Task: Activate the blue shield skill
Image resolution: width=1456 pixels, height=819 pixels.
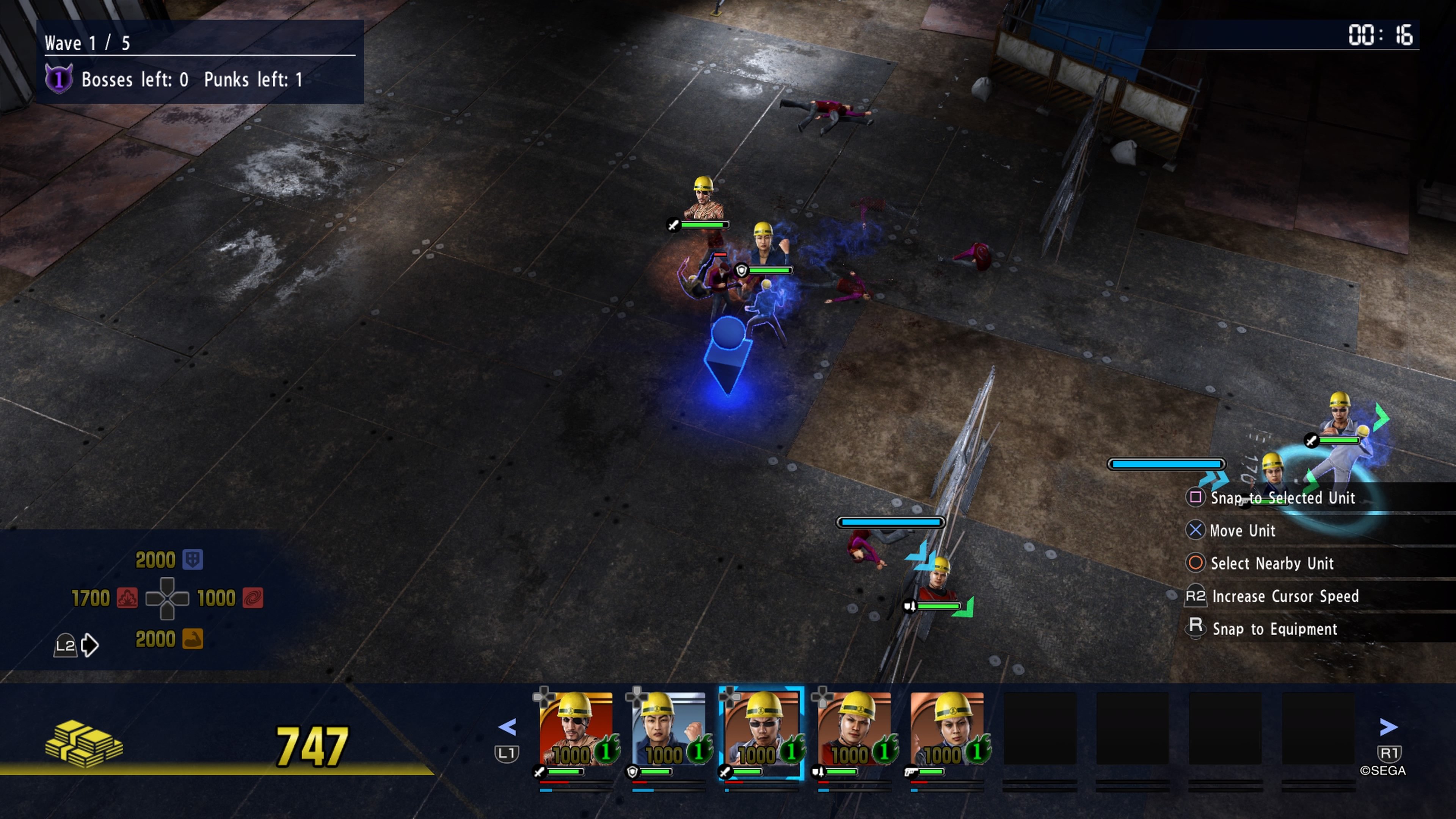Action: [x=193, y=560]
